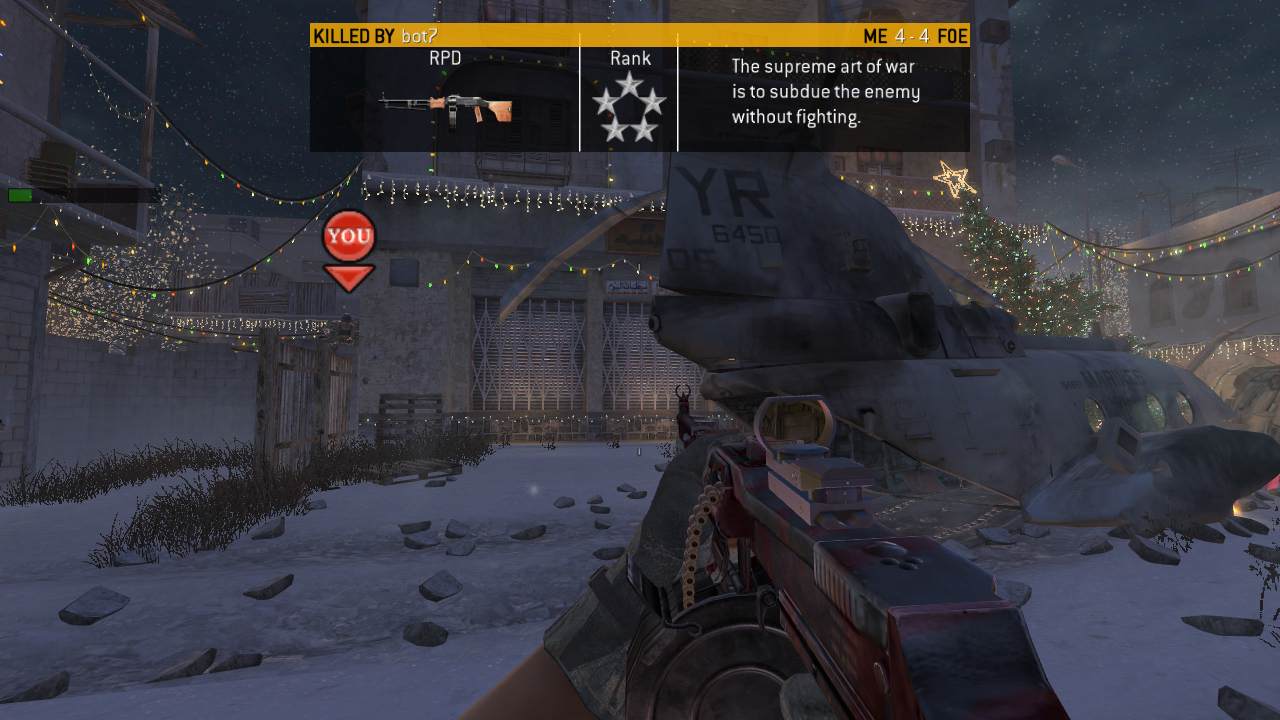Click the RPD weapon icon
This screenshot has width=1280, height=720.
tap(446, 107)
